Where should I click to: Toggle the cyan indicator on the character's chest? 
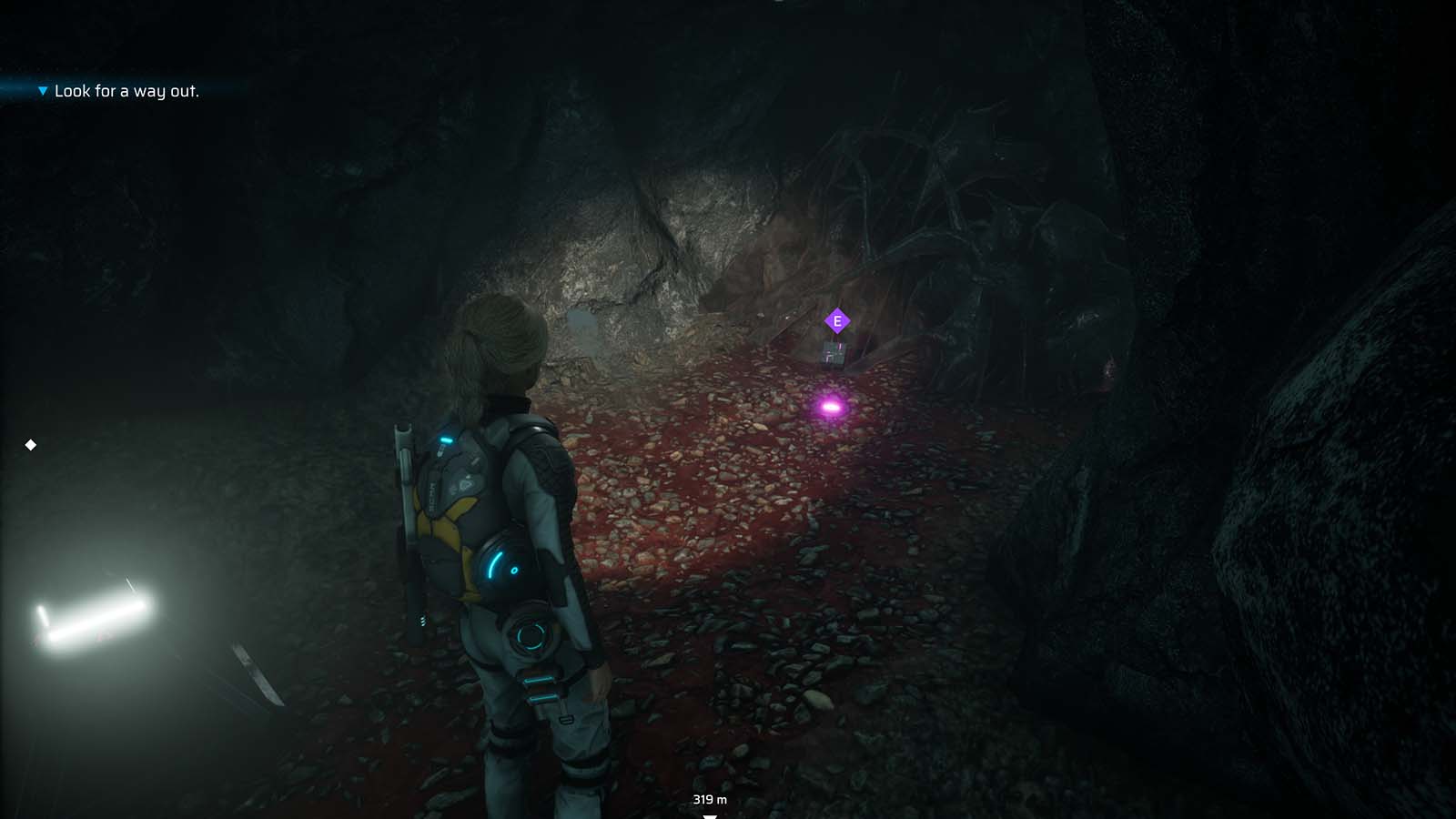(448, 439)
